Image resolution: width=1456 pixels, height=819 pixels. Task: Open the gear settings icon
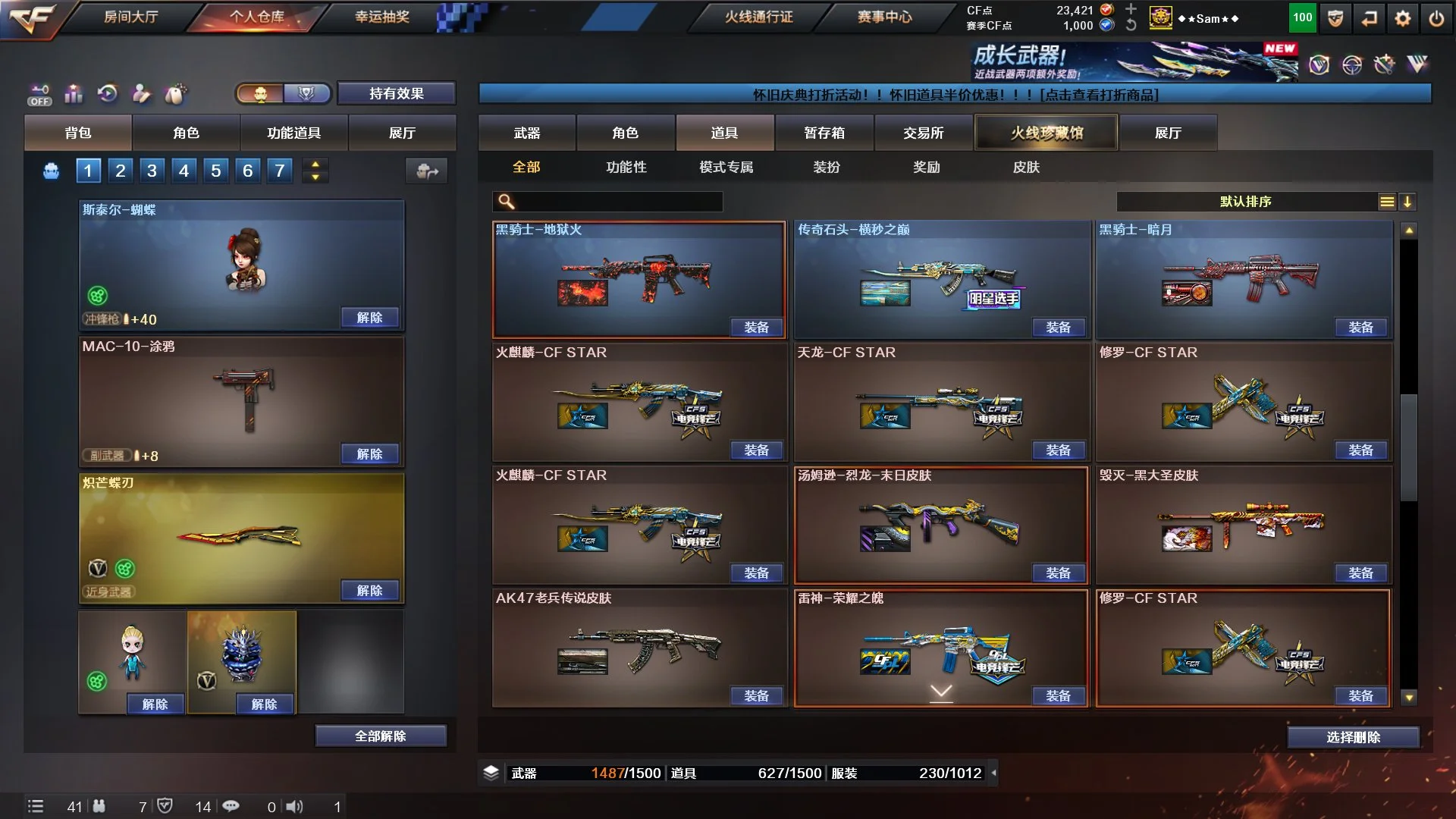pos(1402,19)
